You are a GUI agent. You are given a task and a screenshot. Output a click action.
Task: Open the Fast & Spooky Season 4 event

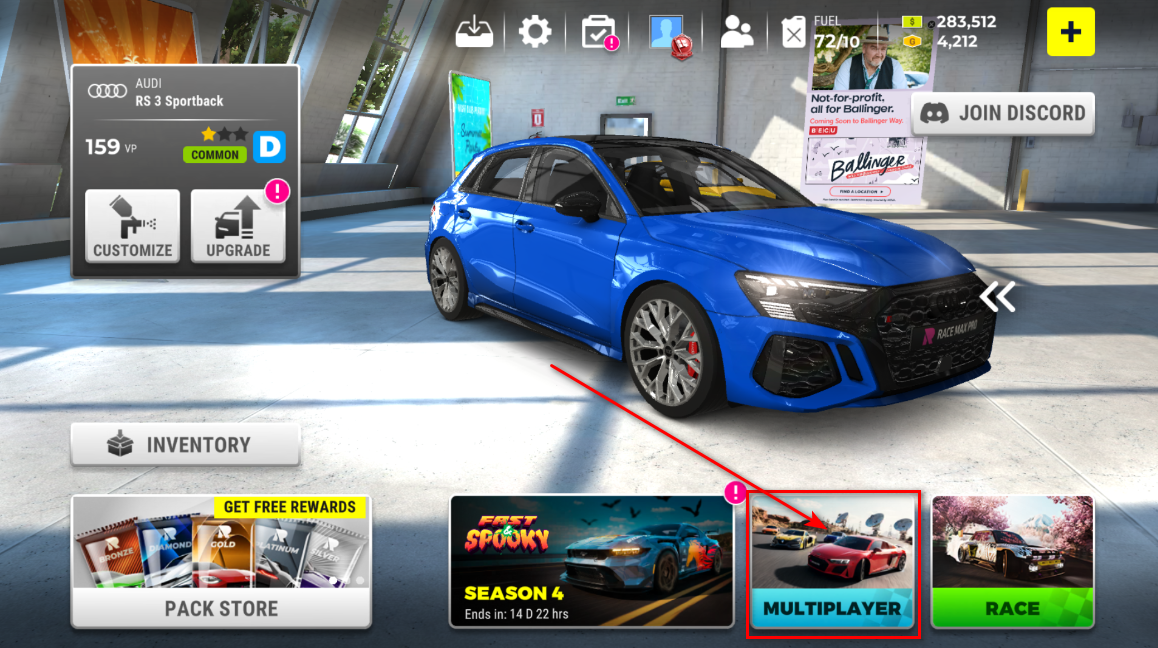[x=591, y=561]
